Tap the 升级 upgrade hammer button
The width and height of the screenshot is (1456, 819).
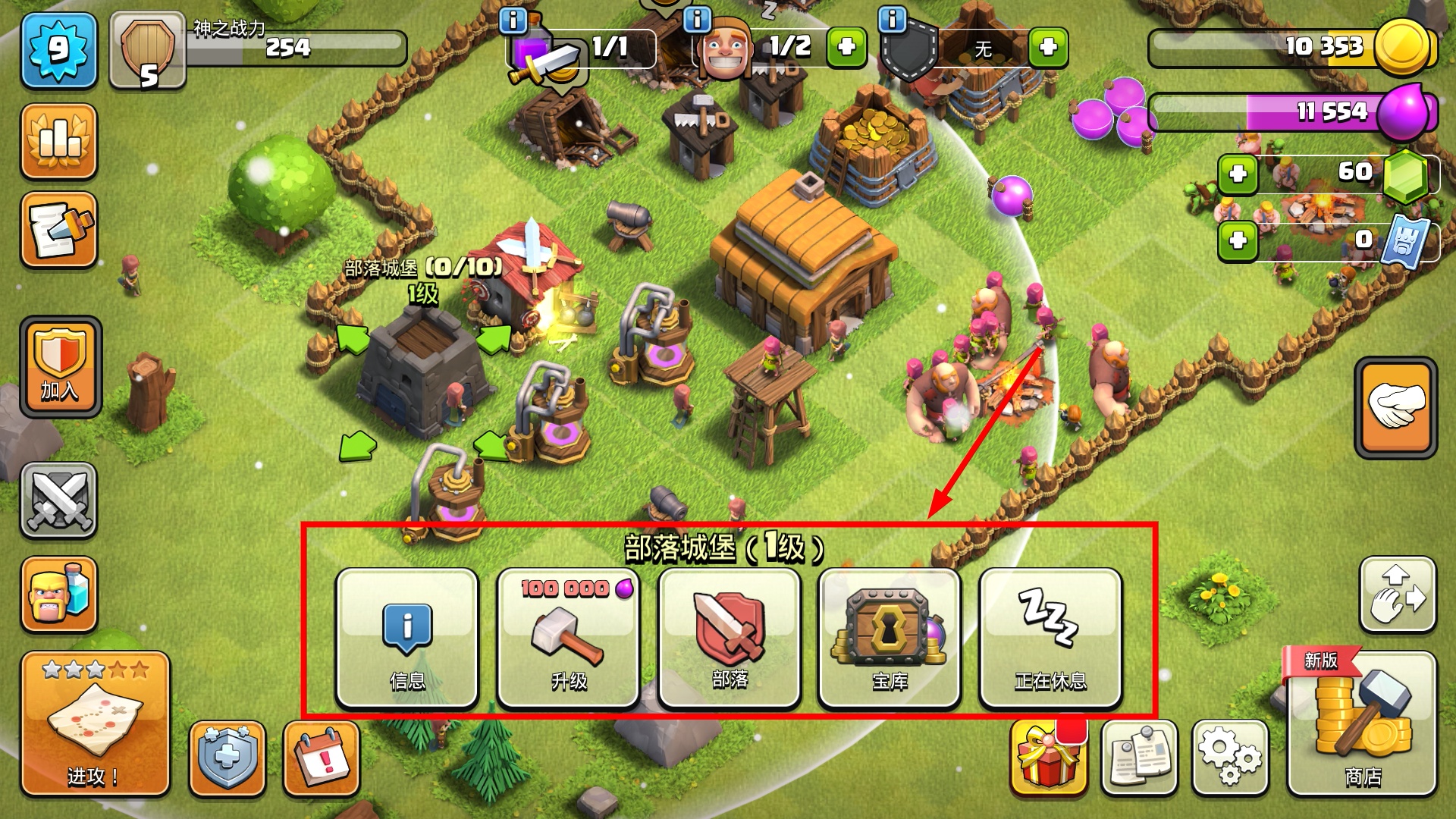click(568, 638)
